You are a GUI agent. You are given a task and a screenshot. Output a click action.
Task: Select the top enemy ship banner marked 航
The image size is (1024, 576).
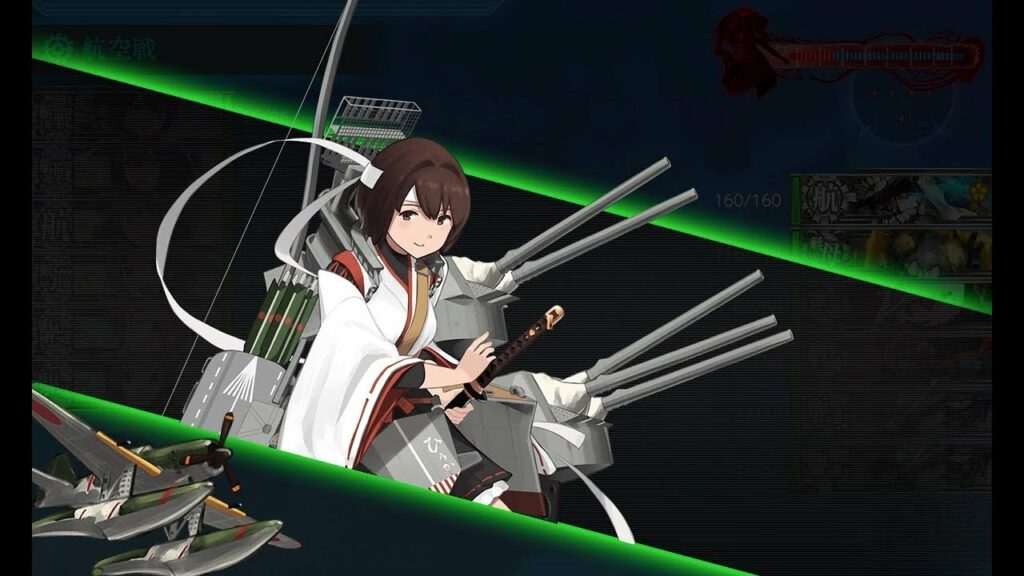pyautogui.click(x=890, y=198)
